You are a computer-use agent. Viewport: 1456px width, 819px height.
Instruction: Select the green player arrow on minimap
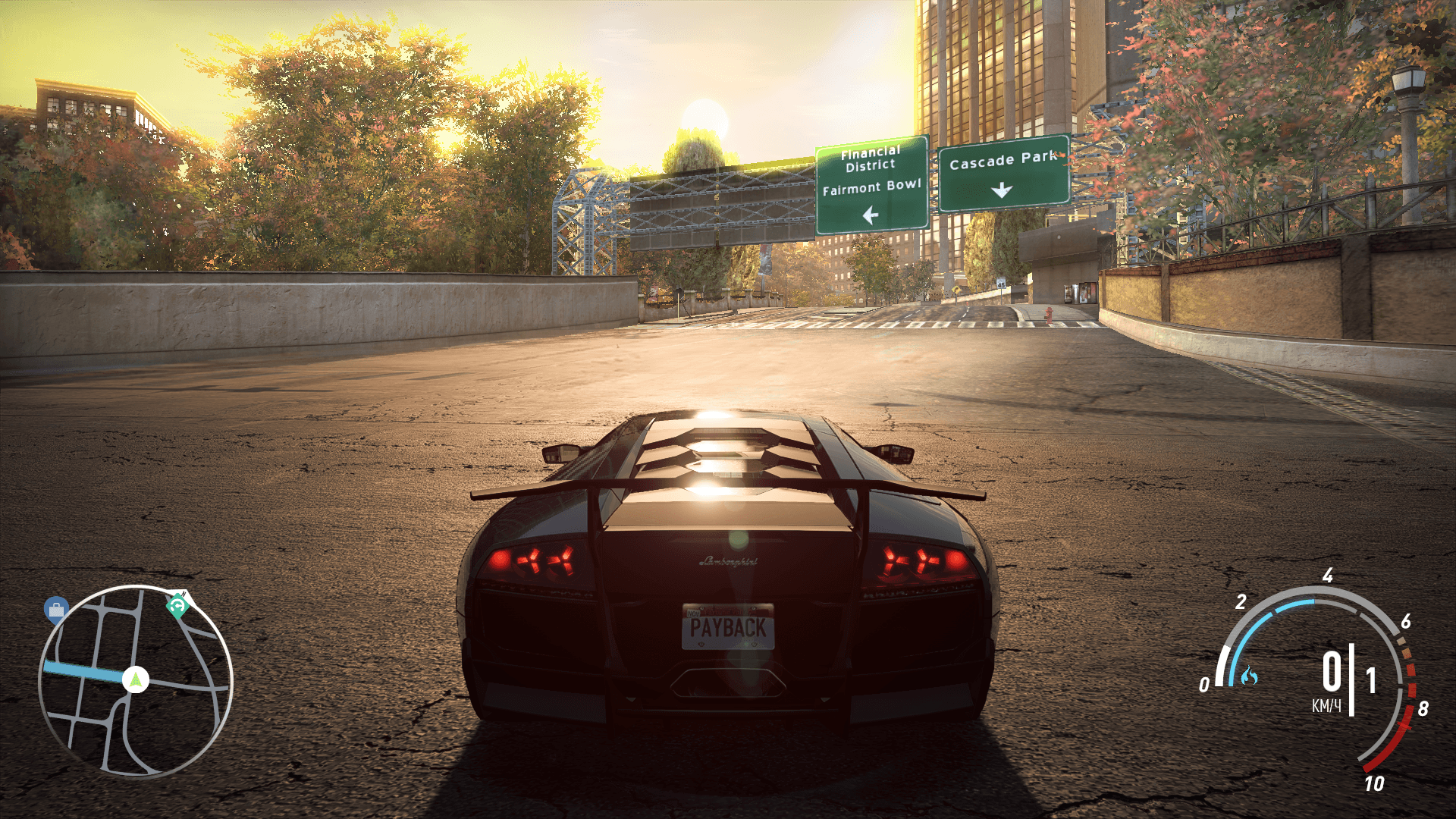(x=136, y=679)
